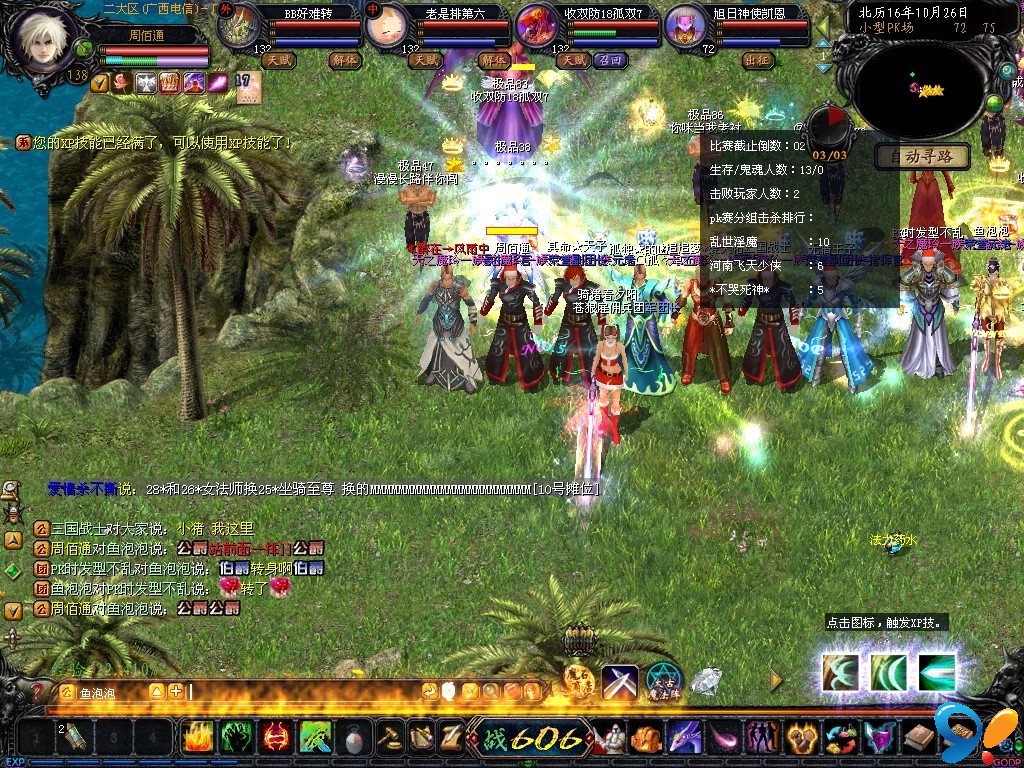Click the hammer icon in the hotbar
The image size is (1024, 768).
click(x=390, y=738)
